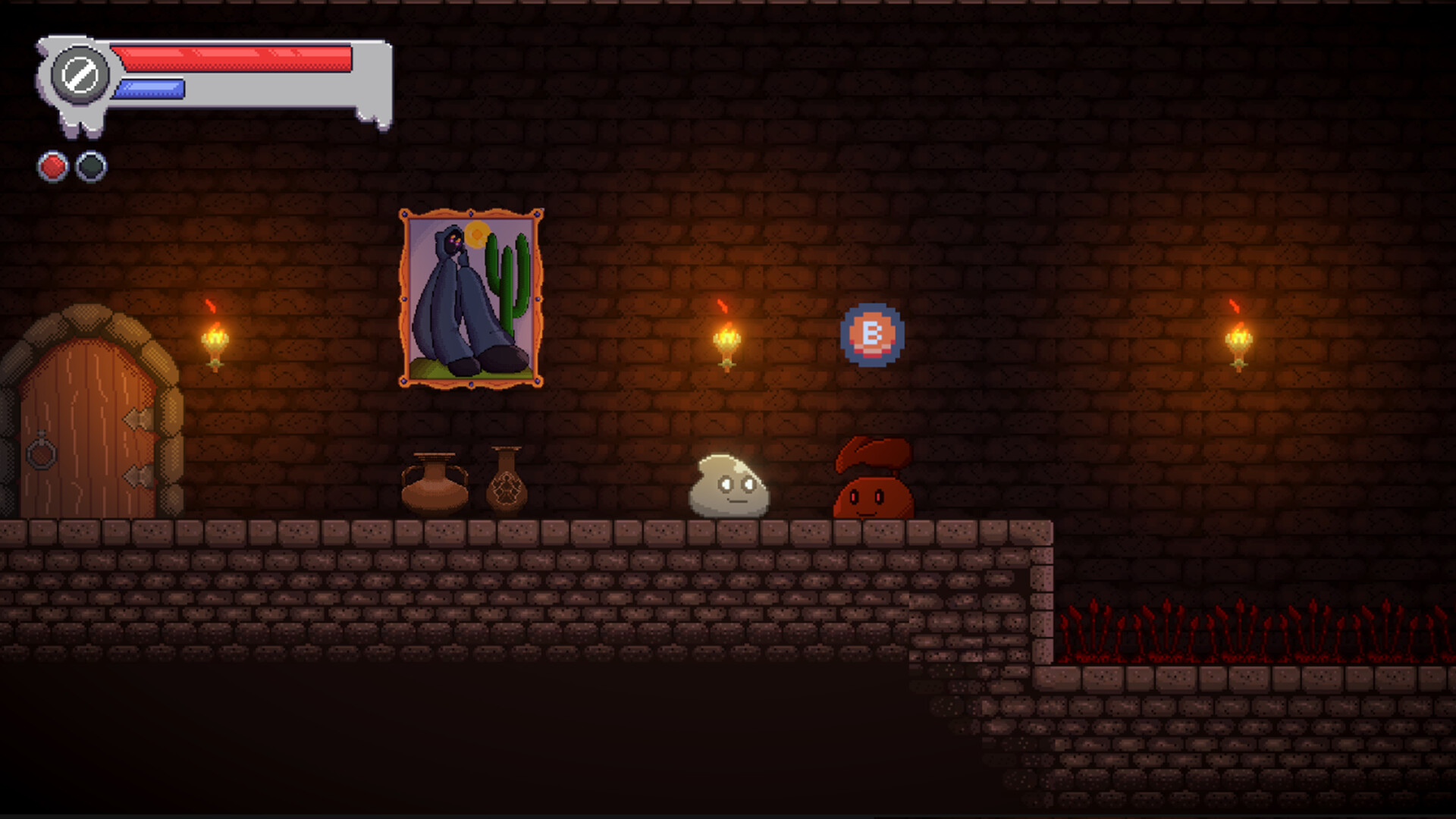Click the blue stamina bar
The image size is (1456, 819).
[x=148, y=89]
